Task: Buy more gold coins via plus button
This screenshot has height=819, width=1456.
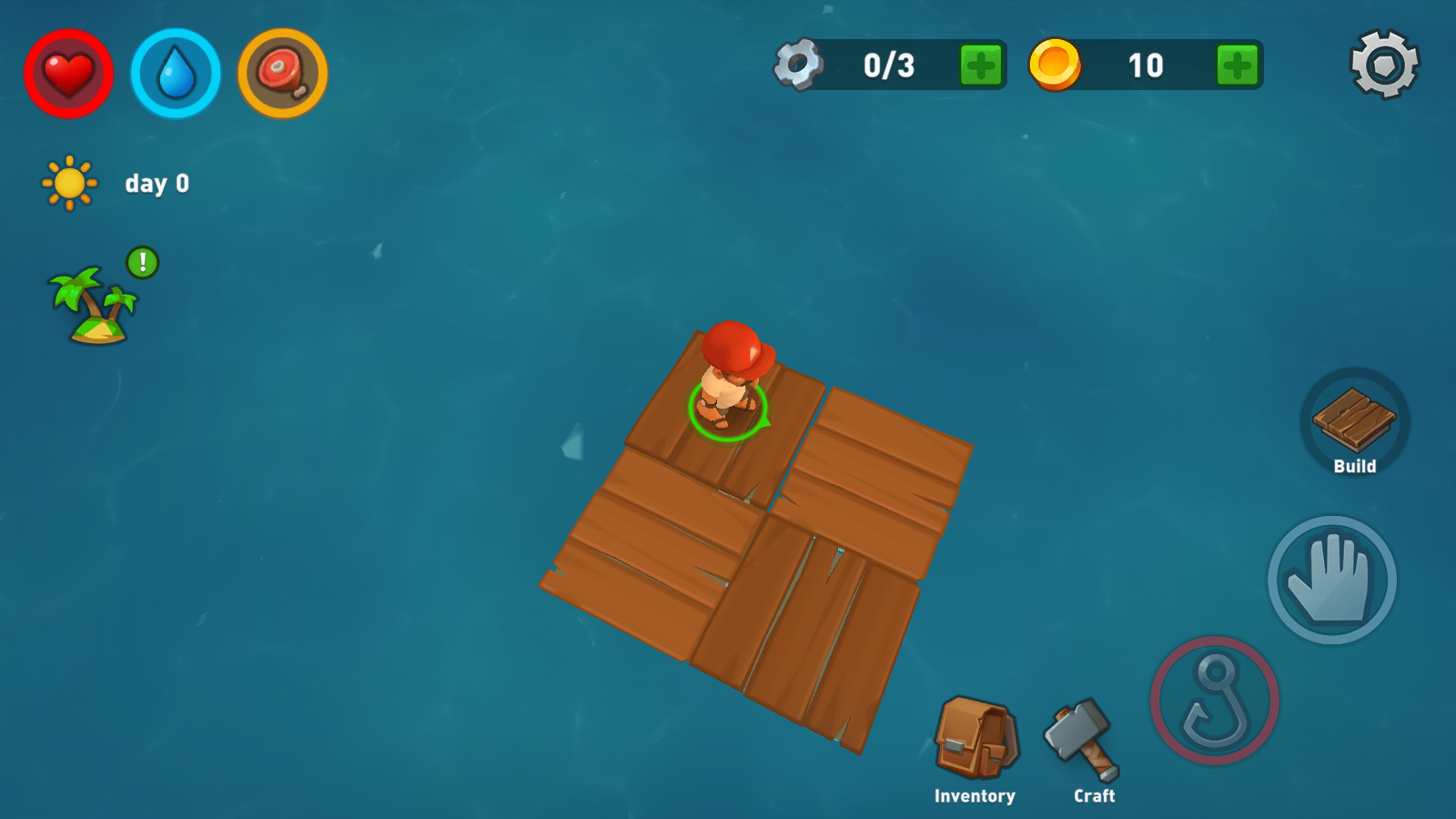Action: [x=1238, y=66]
